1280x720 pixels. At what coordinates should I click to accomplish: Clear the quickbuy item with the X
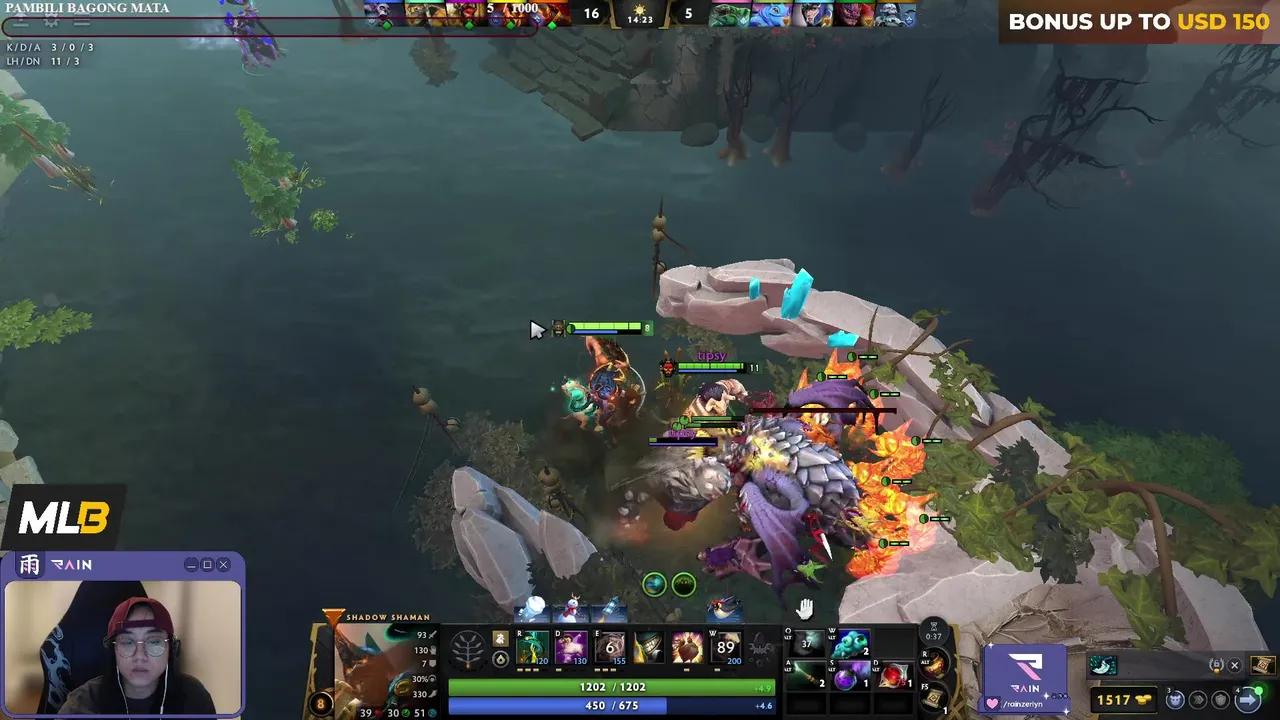pyautogui.click(x=1234, y=665)
